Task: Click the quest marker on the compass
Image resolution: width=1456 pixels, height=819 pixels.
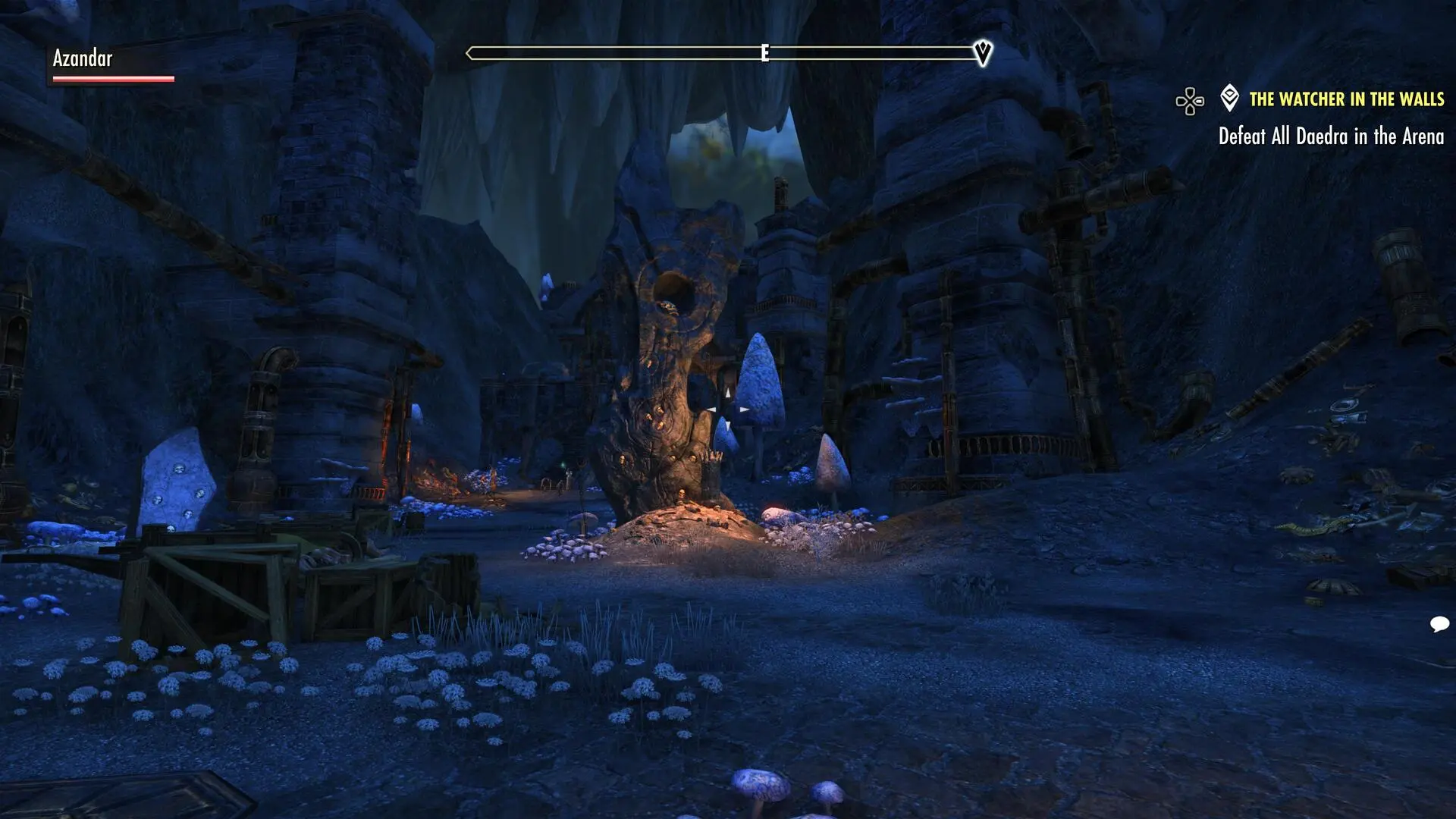Action: pos(983,52)
